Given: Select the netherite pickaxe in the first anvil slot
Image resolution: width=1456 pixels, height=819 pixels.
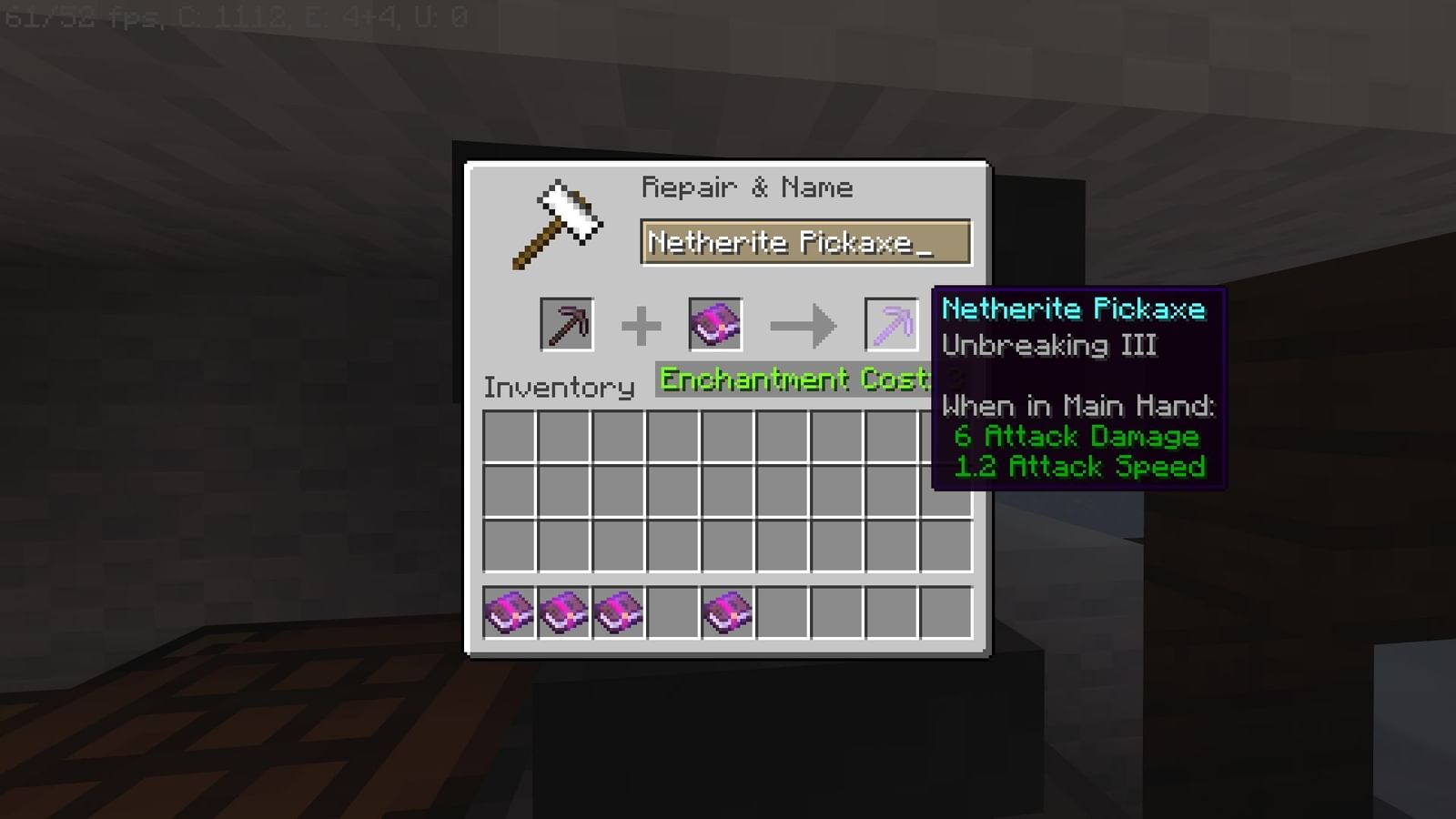Looking at the screenshot, I should pyautogui.click(x=571, y=325).
